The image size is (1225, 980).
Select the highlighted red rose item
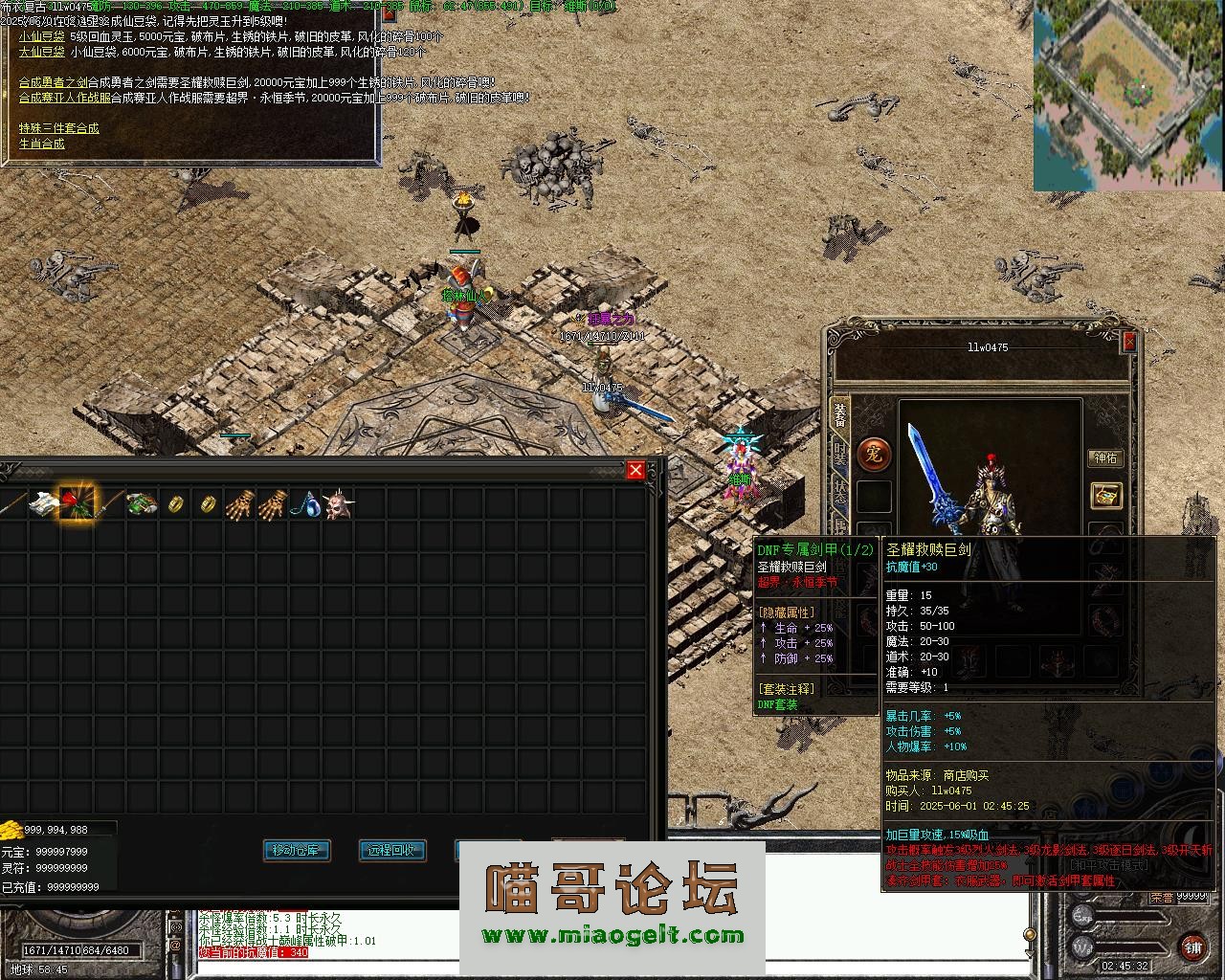tap(78, 502)
